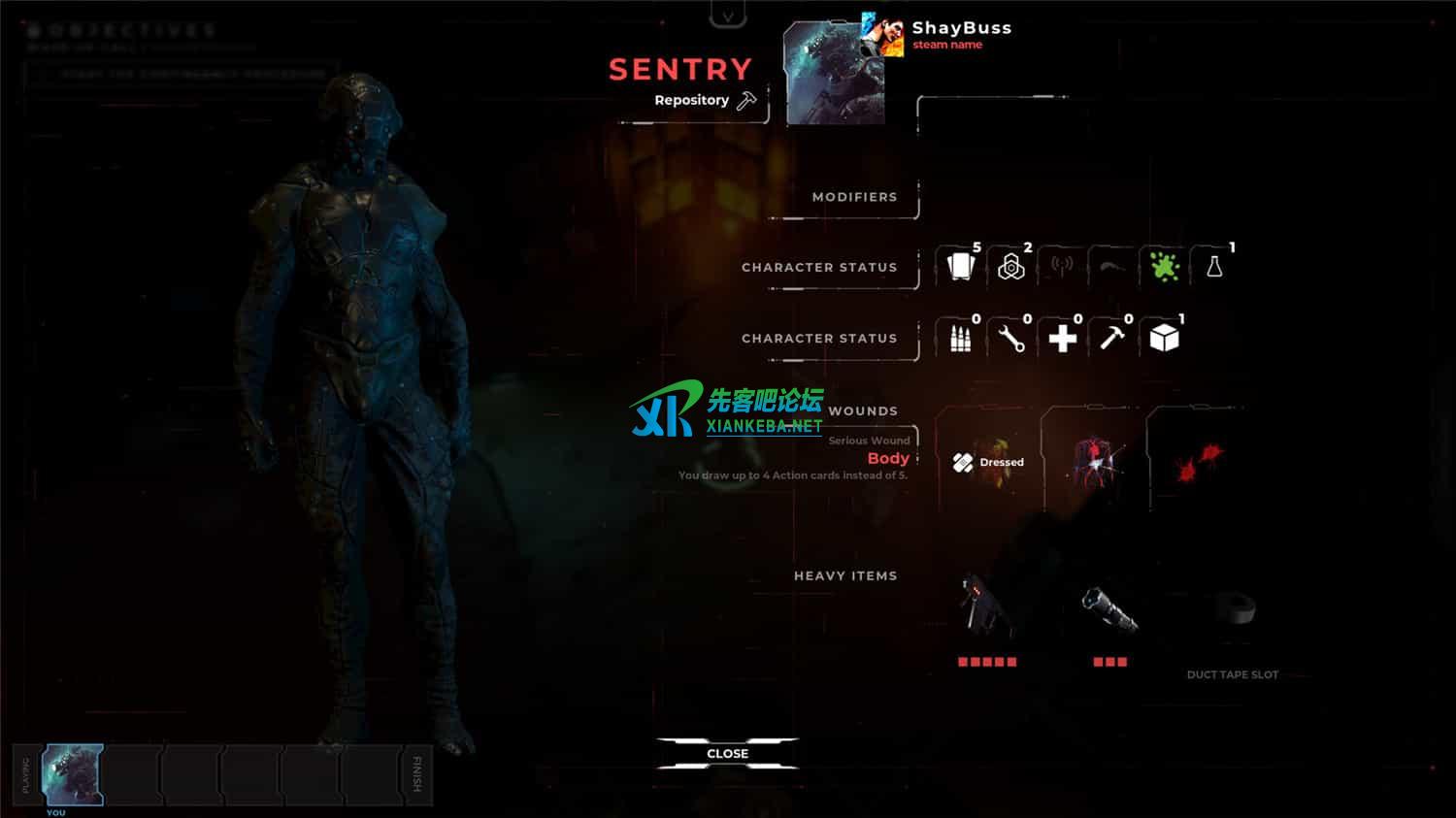This screenshot has height=818, width=1456.
Task: Click the hammer crafting icon
Action: tap(1112, 339)
